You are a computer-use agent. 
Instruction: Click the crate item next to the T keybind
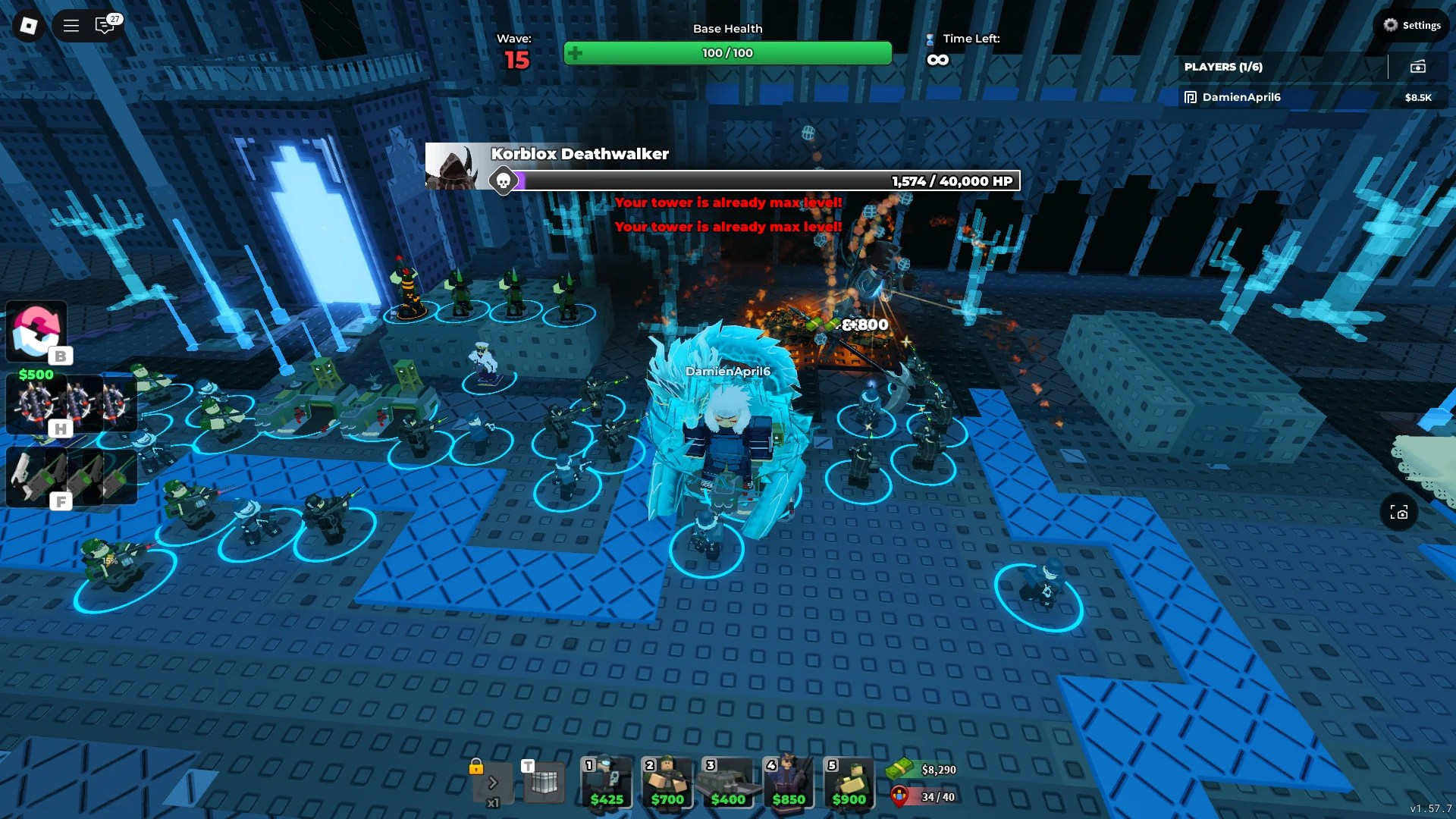[544, 781]
